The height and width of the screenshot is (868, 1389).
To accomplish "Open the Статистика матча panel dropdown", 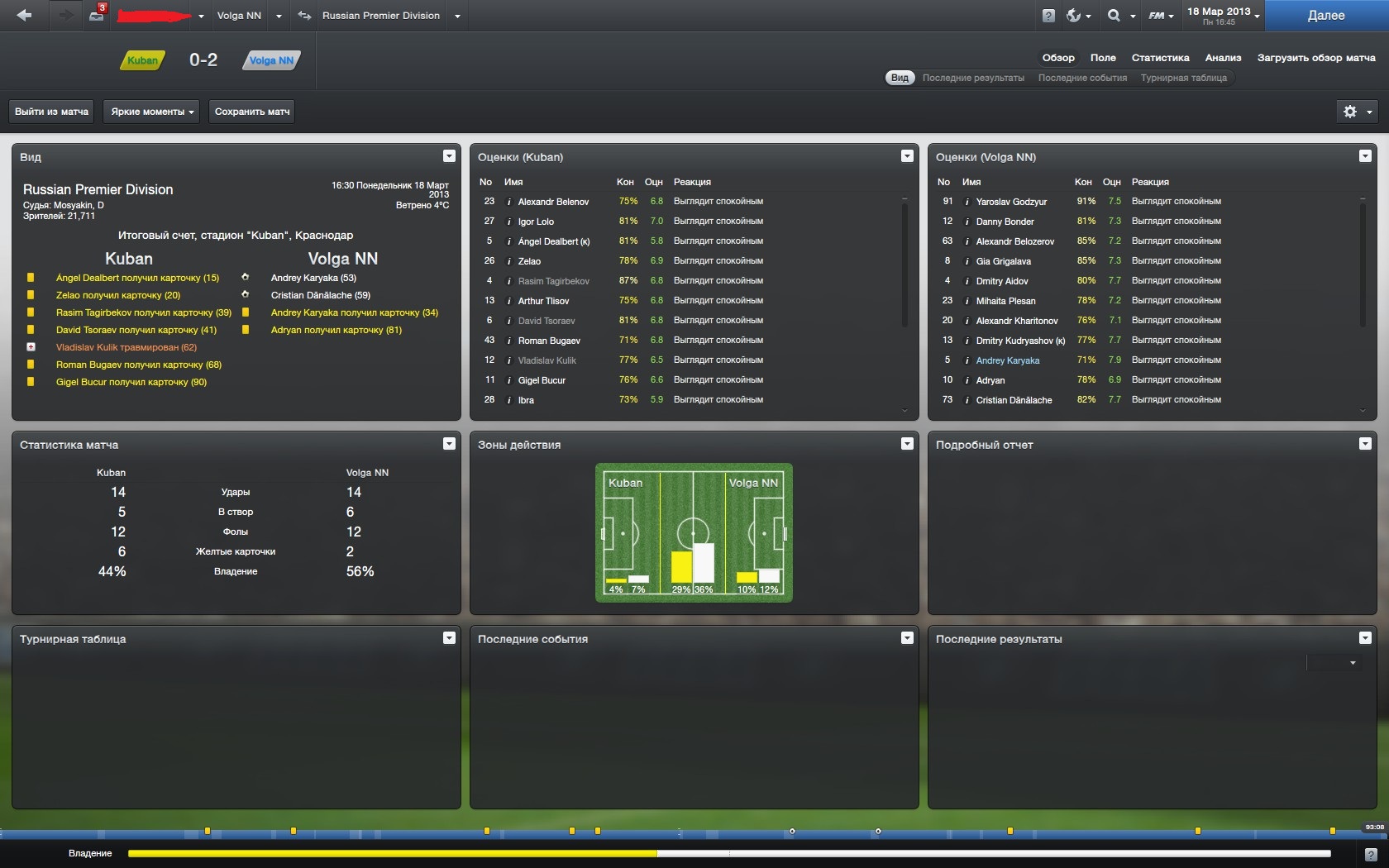I will pyautogui.click(x=449, y=444).
